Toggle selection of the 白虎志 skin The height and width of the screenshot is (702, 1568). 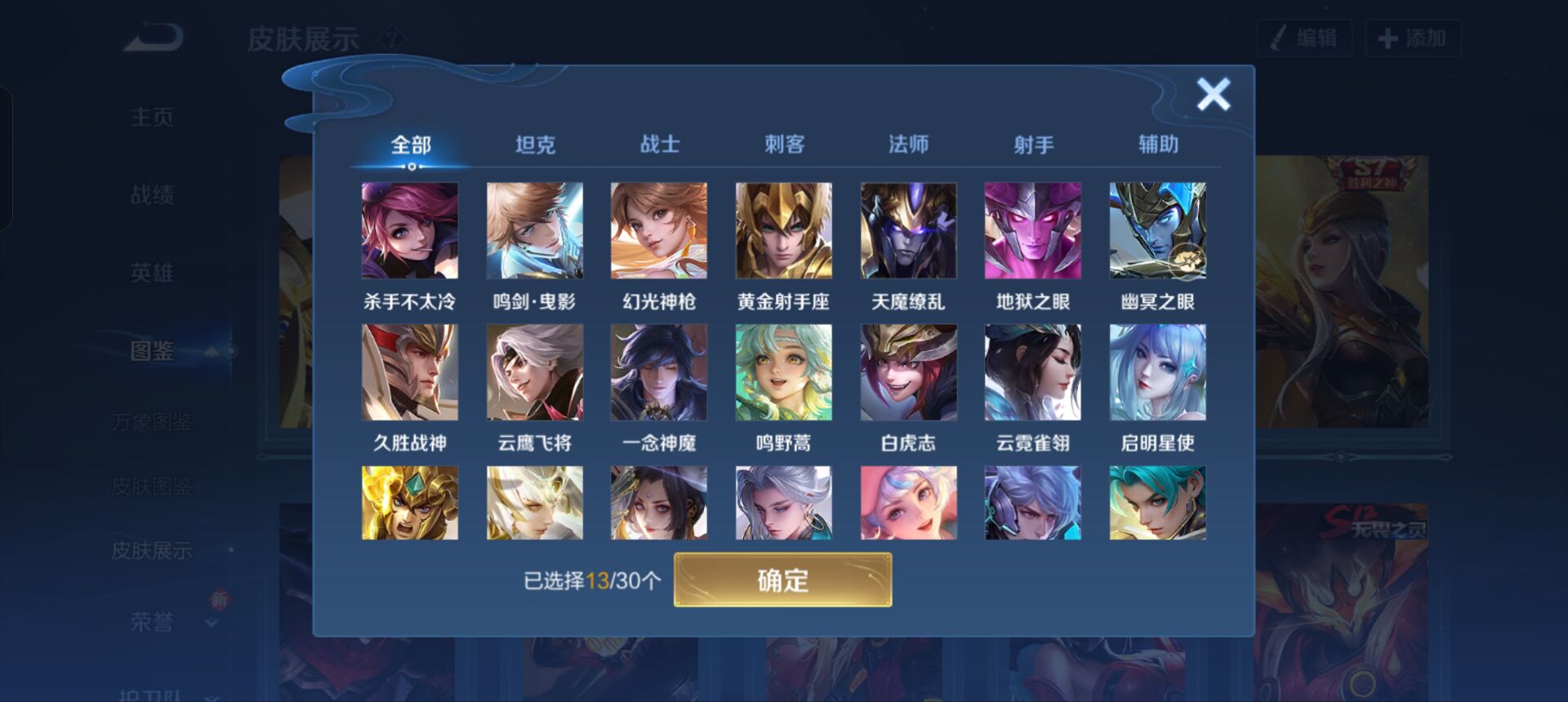tap(908, 372)
